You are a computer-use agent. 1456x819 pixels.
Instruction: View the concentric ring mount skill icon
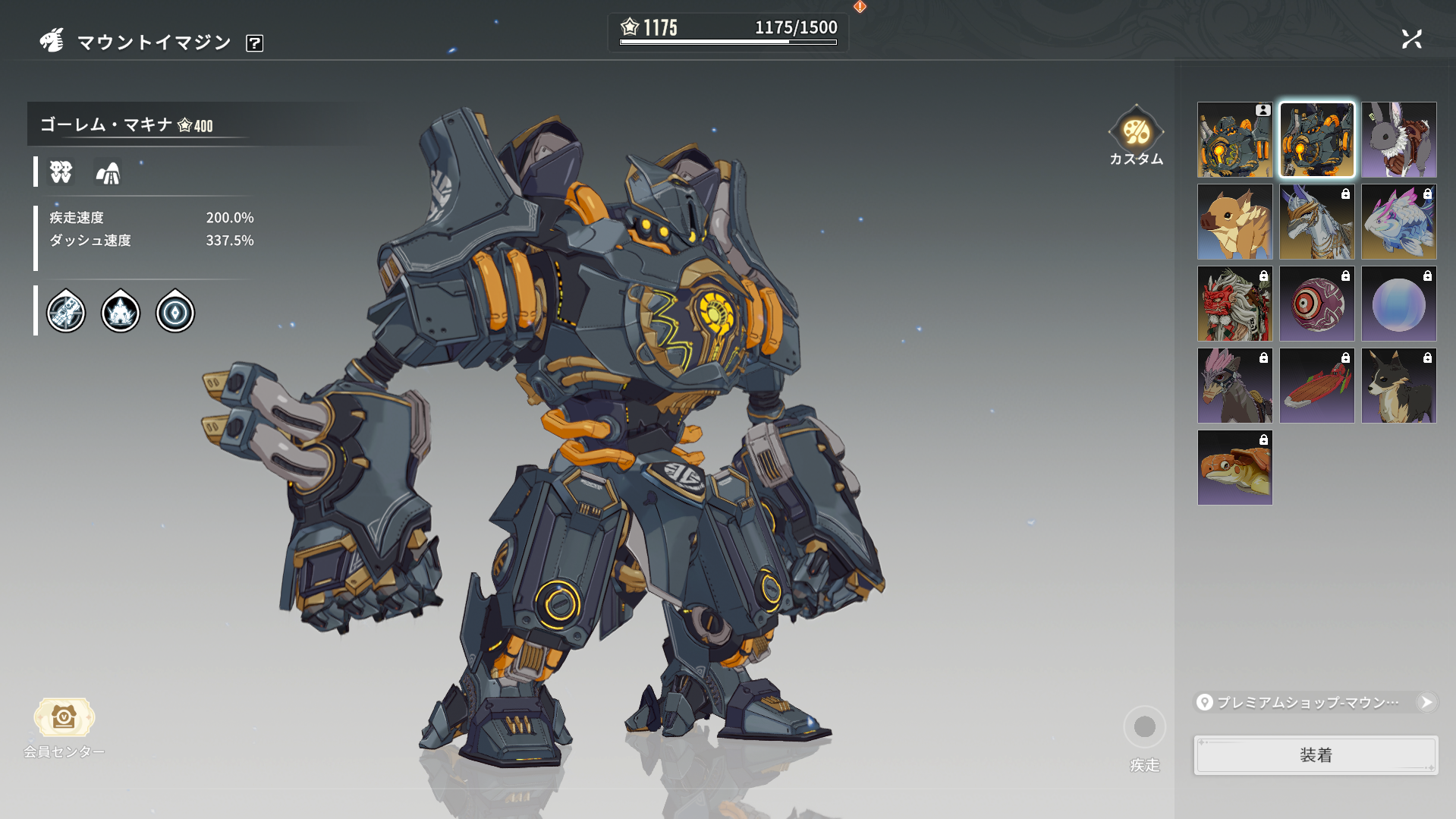click(x=175, y=312)
